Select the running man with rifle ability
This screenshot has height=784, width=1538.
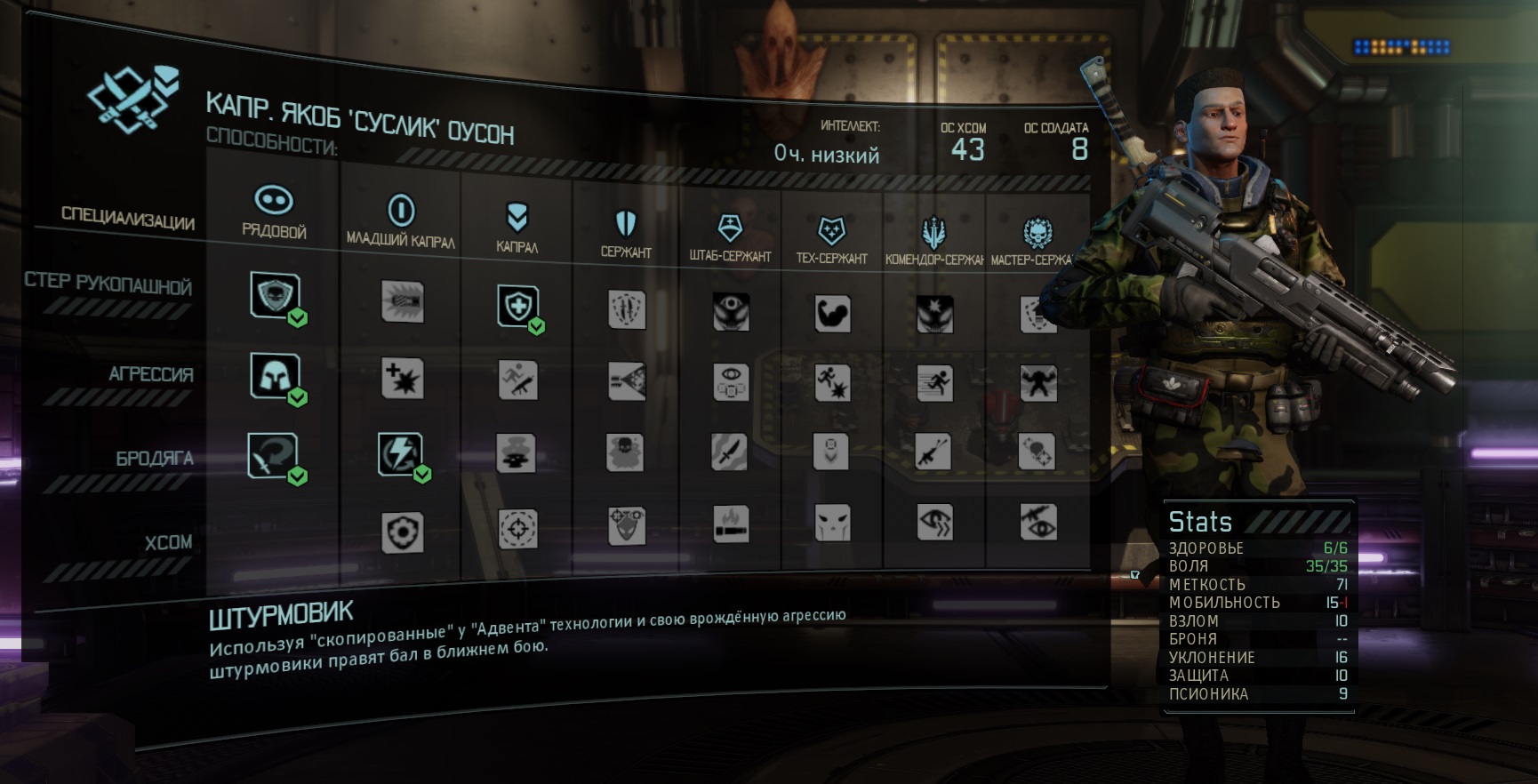[x=517, y=380]
